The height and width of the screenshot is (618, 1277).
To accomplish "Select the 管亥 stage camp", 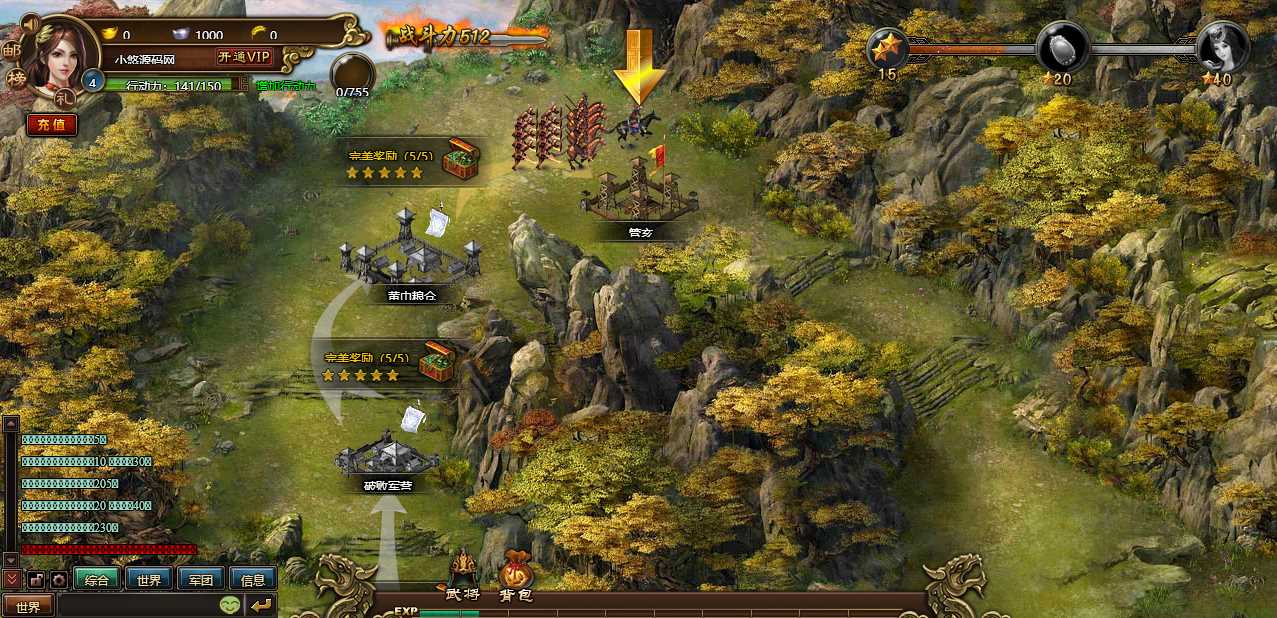I will point(640,195).
